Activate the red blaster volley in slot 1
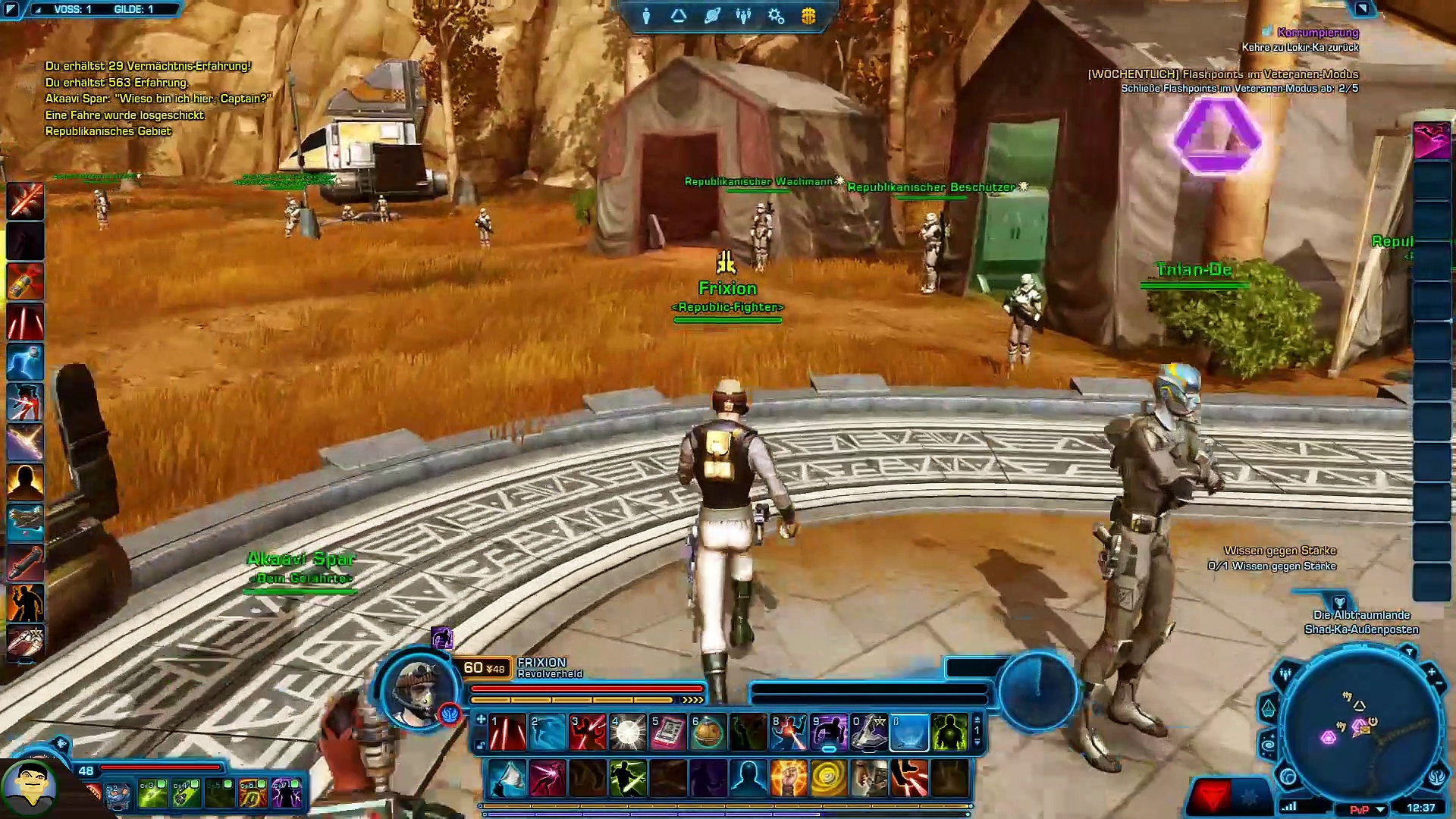 [507, 733]
